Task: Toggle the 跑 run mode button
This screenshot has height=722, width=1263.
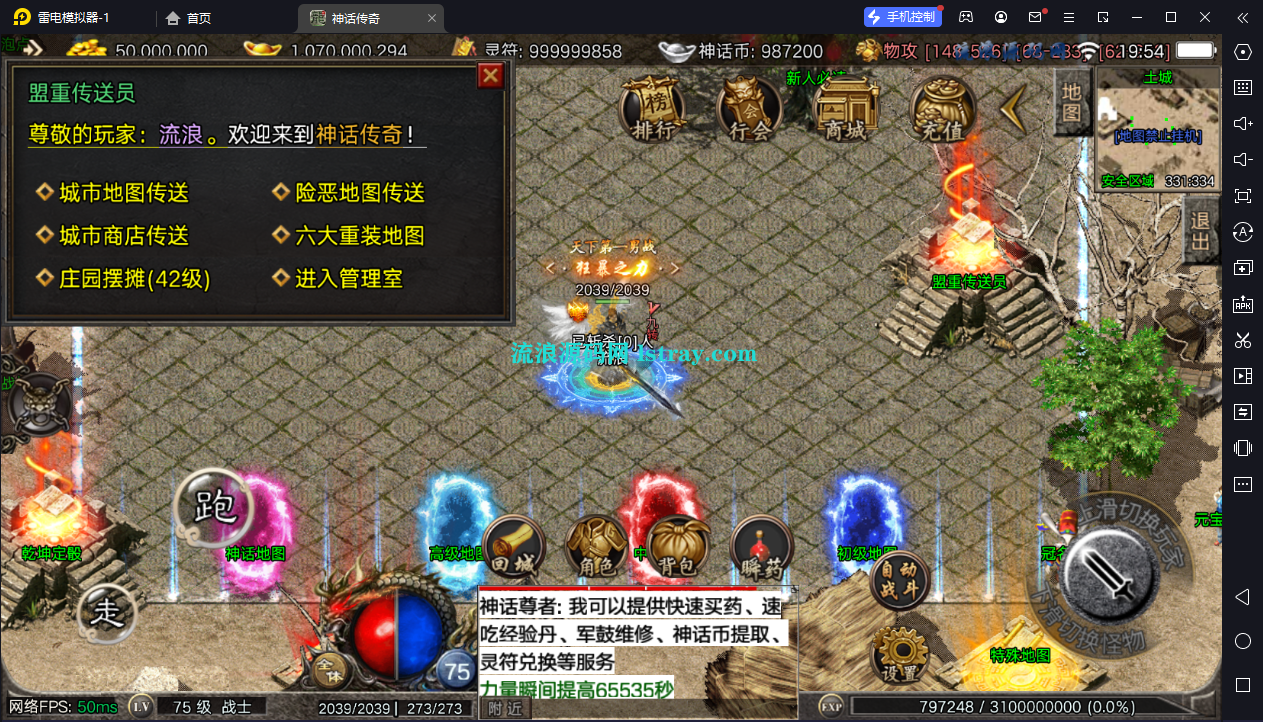Action: point(214,507)
